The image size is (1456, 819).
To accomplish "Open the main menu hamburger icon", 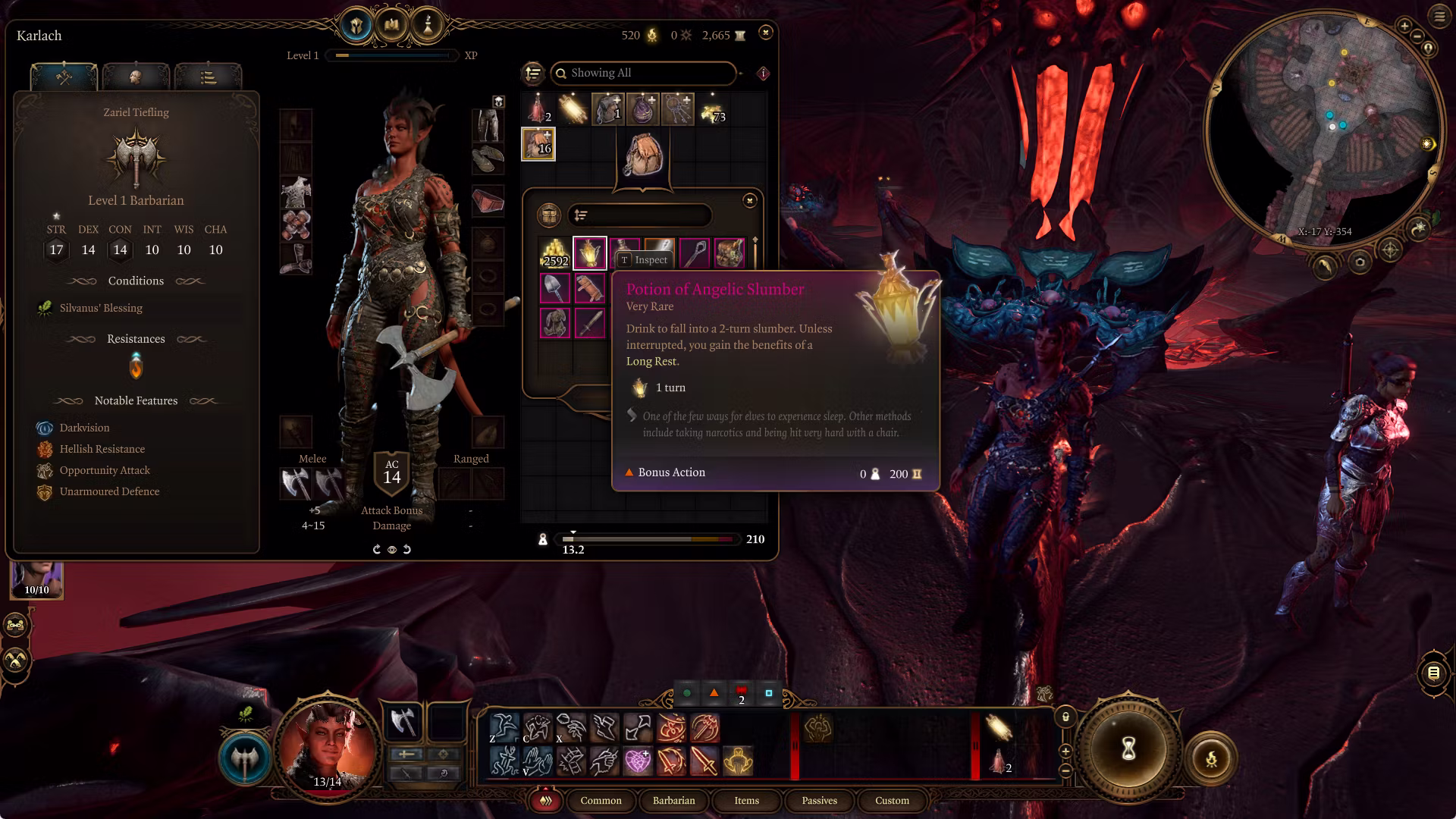I will (1439, 16).
